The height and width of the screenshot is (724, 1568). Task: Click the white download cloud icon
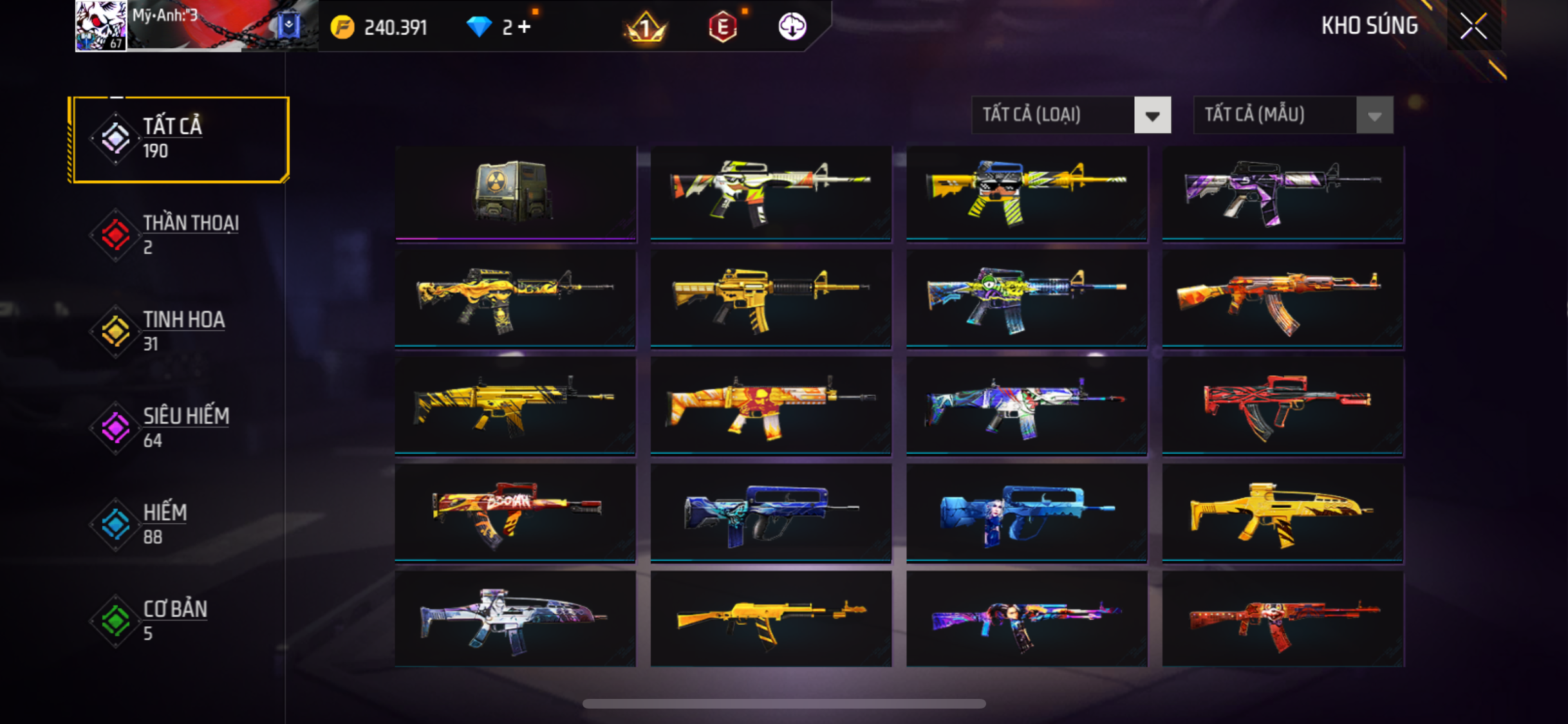(792, 27)
